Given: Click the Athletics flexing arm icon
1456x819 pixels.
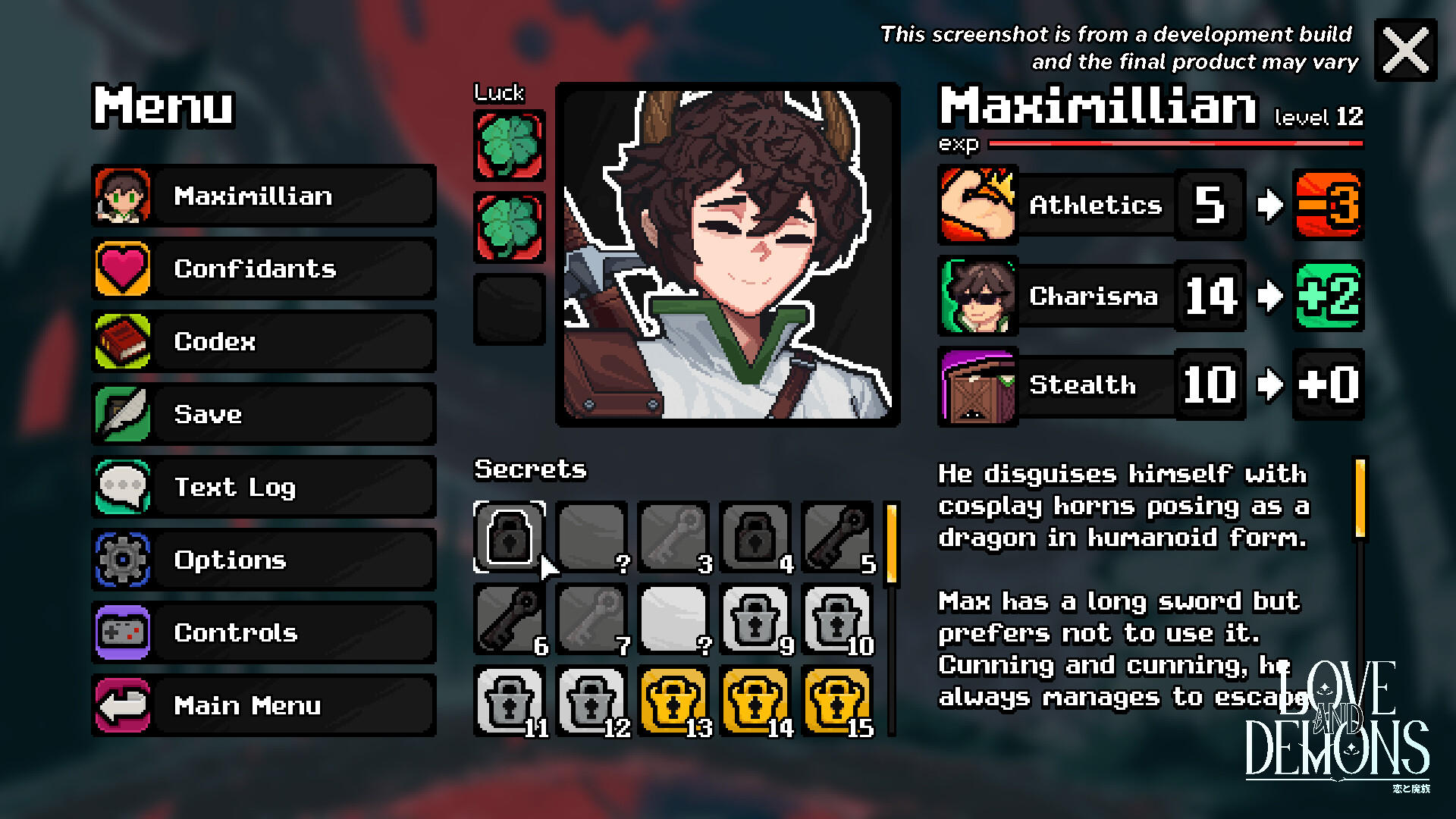Looking at the screenshot, I should click(977, 205).
